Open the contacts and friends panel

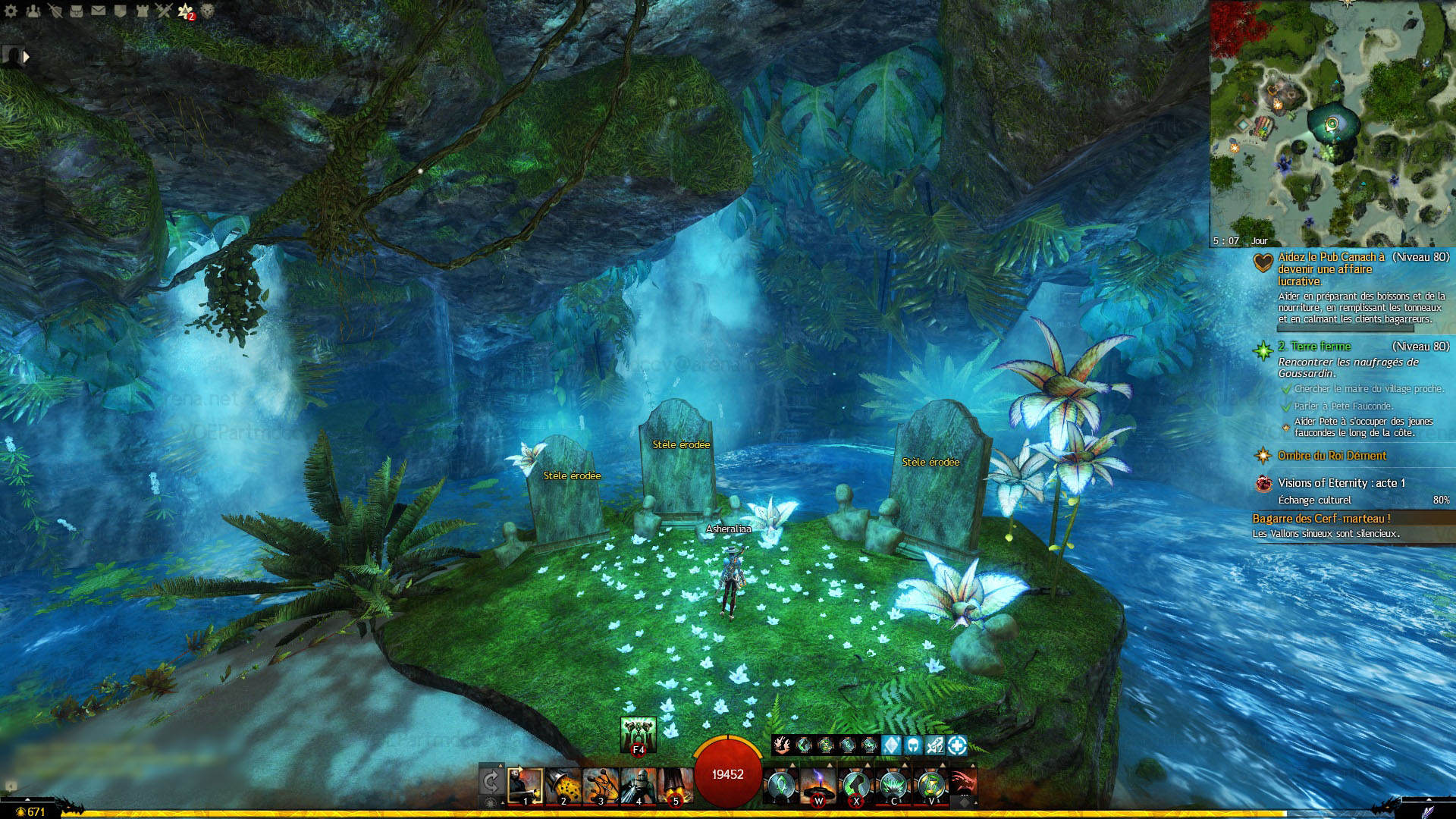33,11
